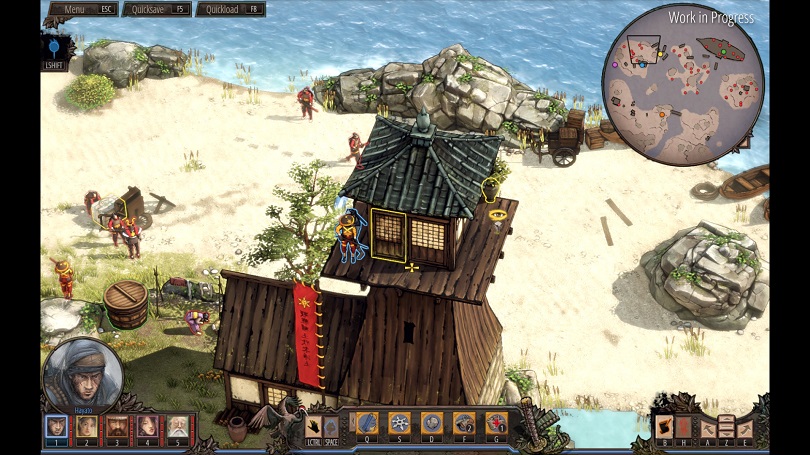Pick character portrait number 4
Viewport: 810px width, 455px height.
[x=147, y=425]
